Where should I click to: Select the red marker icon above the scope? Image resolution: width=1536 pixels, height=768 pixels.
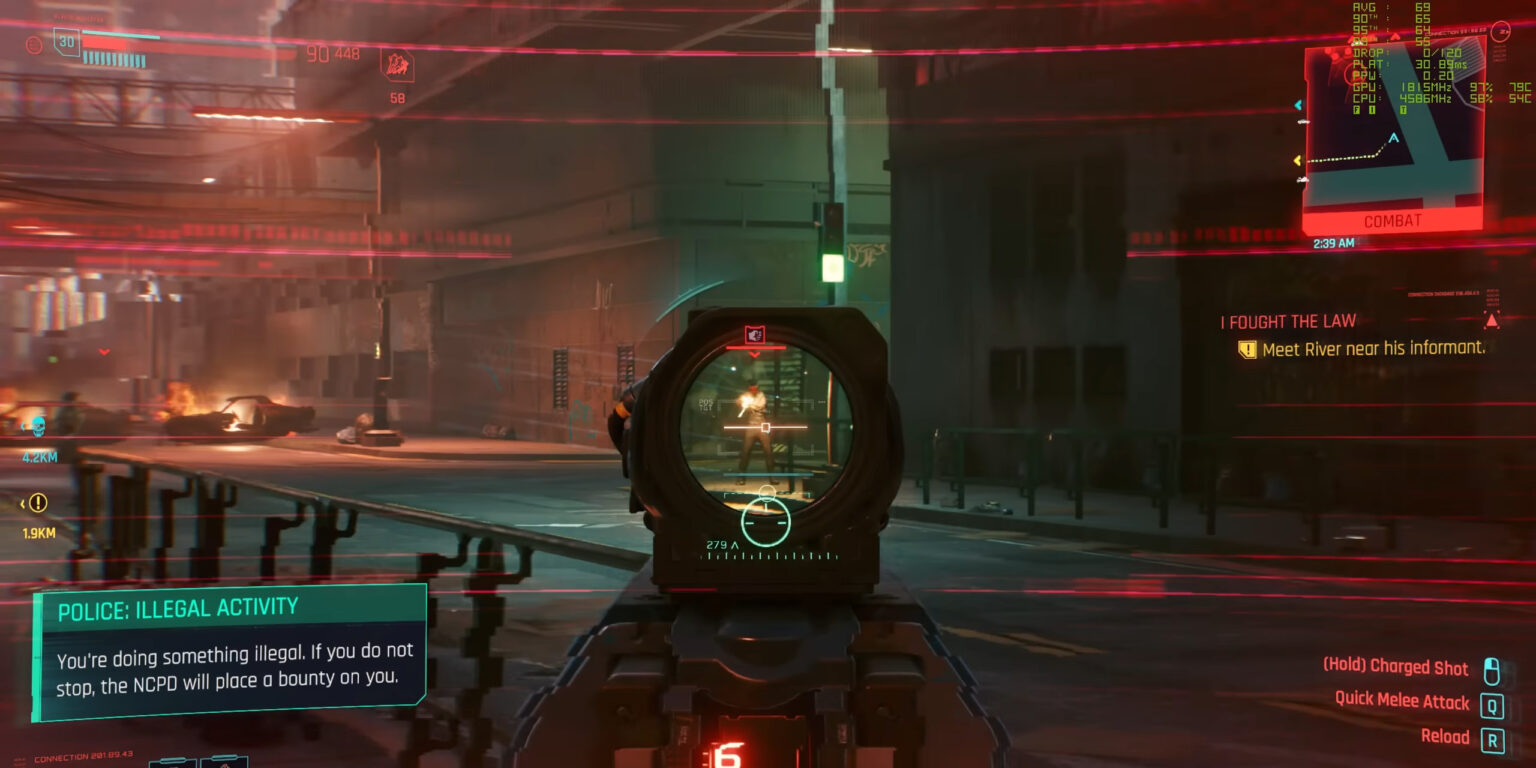tap(756, 334)
